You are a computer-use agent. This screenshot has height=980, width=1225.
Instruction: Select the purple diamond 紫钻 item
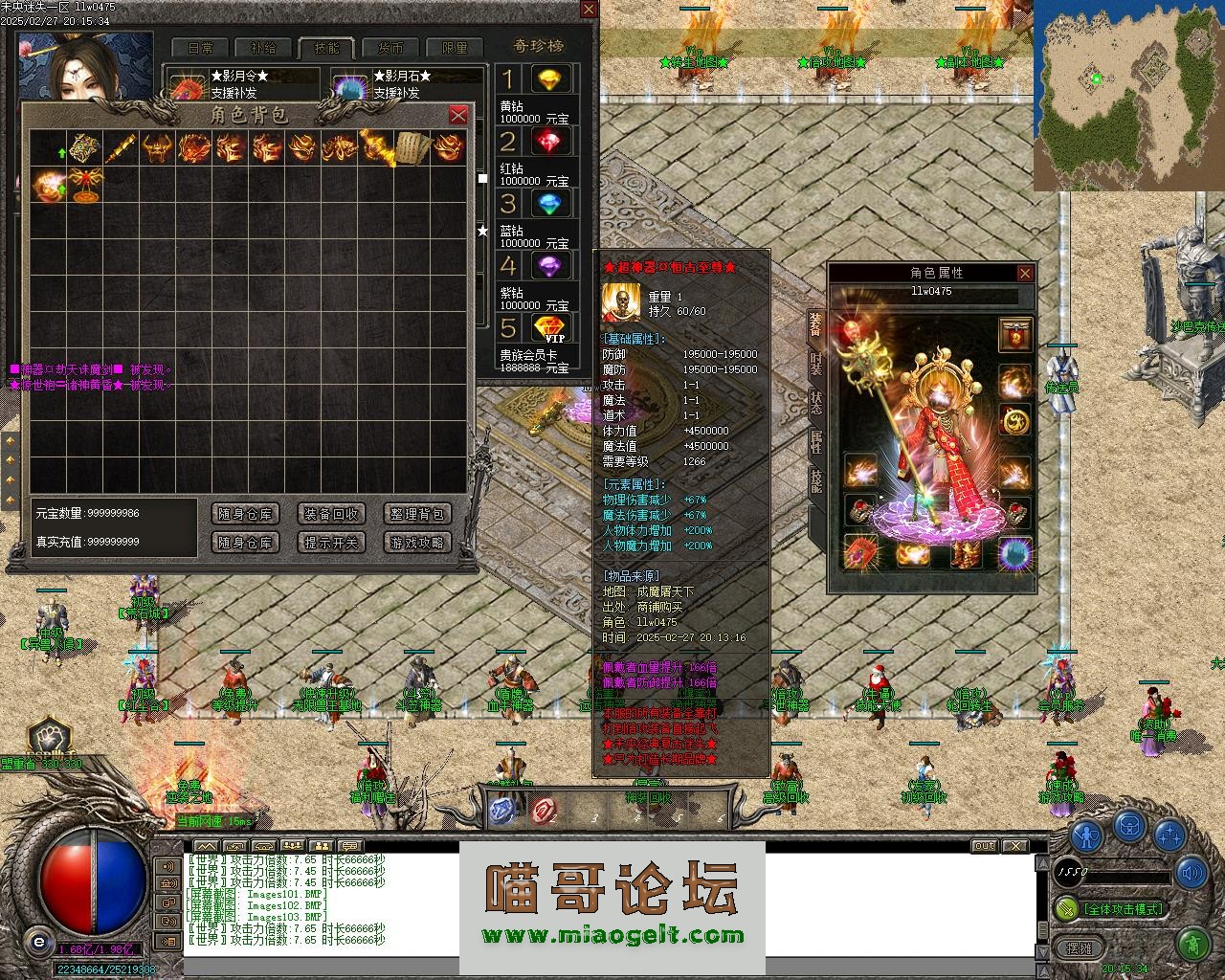click(549, 266)
